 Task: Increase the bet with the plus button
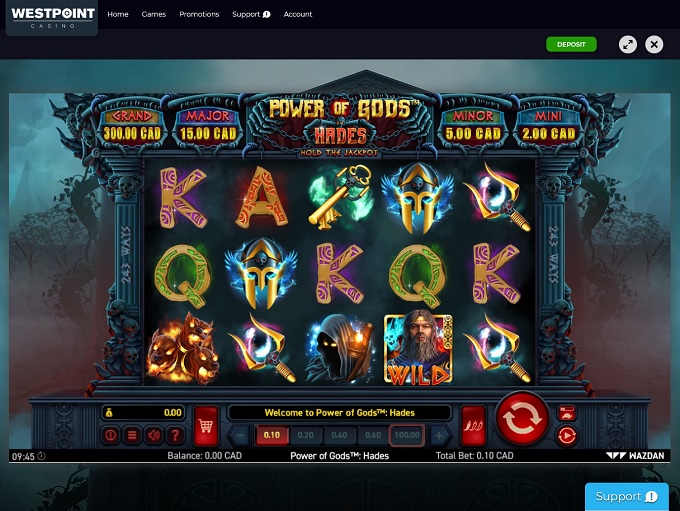pos(439,435)
